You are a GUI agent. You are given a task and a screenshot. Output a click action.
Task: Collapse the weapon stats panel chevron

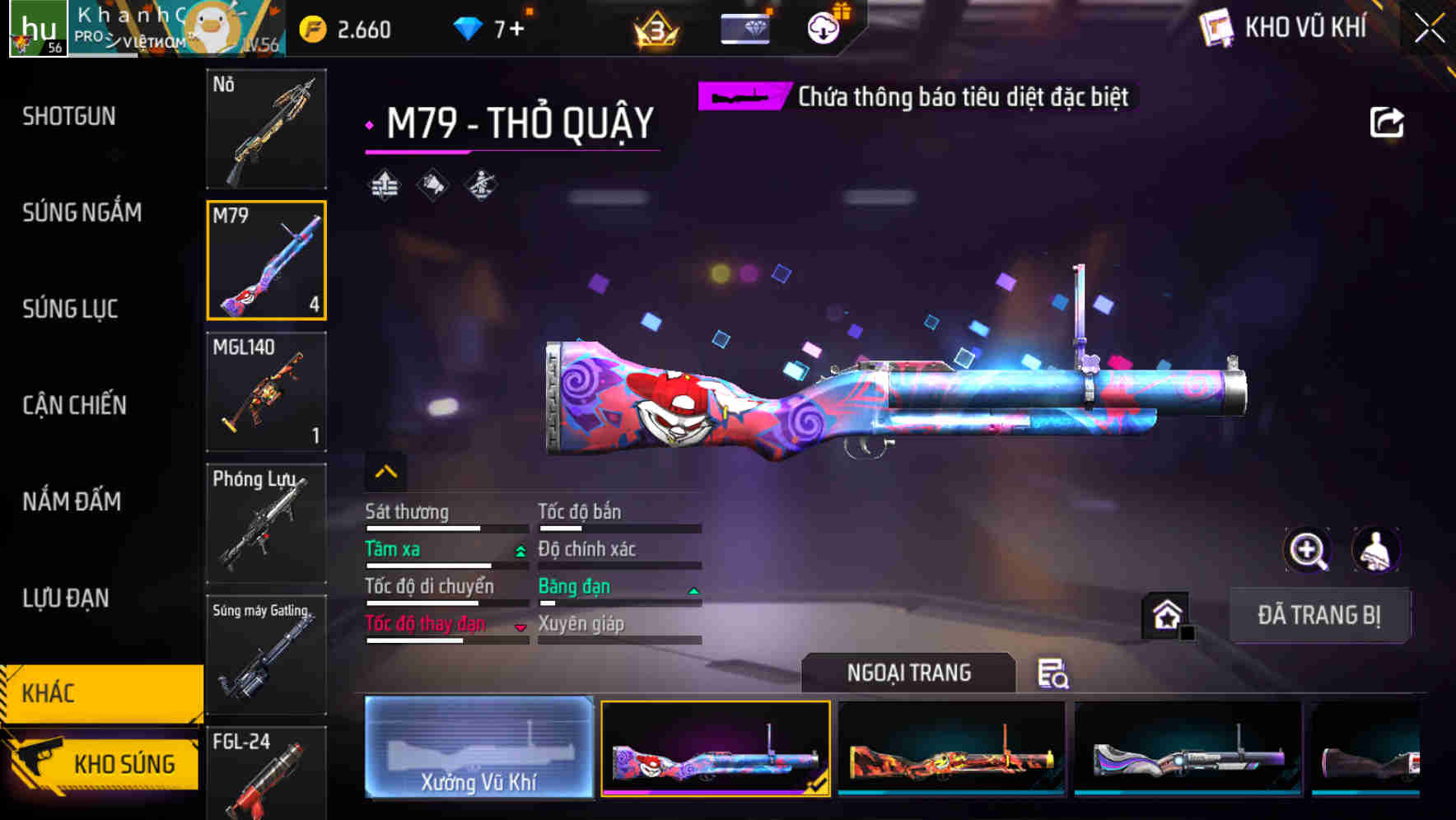point(385,470)
